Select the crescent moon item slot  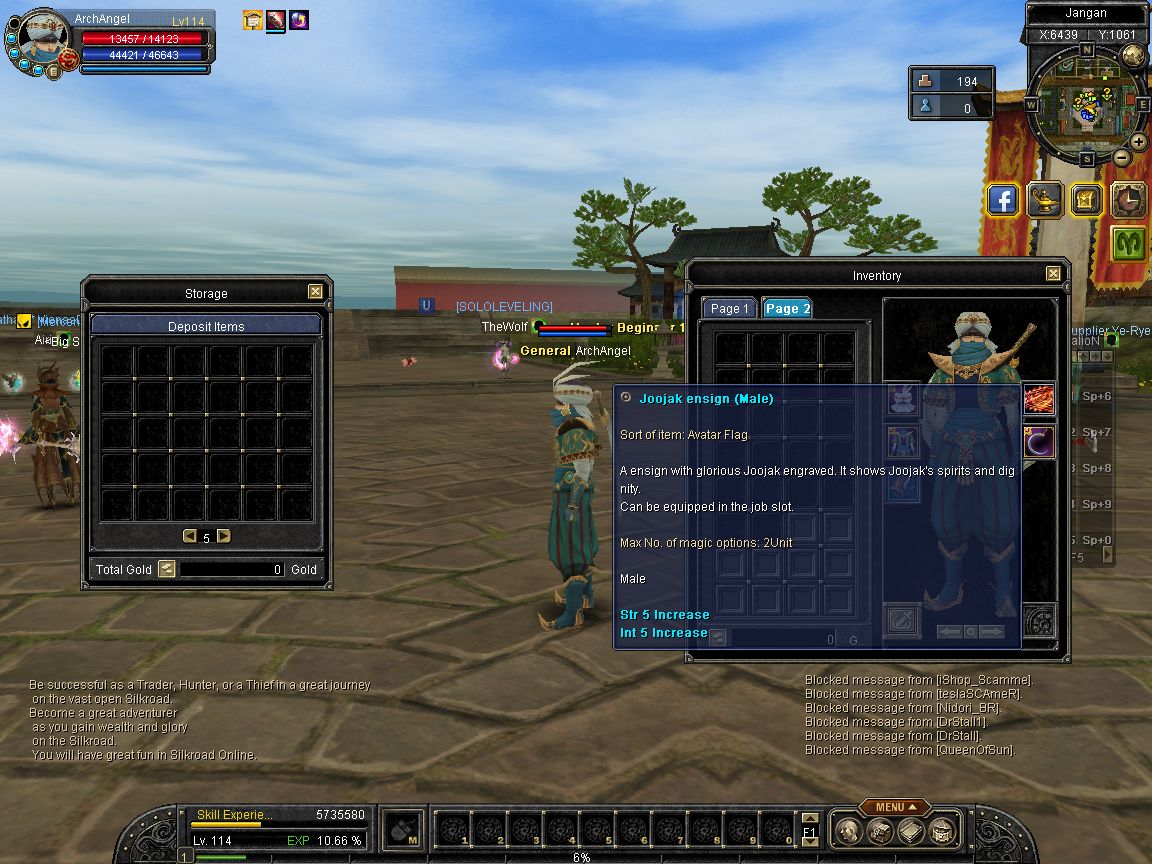tap(1039, 441)
